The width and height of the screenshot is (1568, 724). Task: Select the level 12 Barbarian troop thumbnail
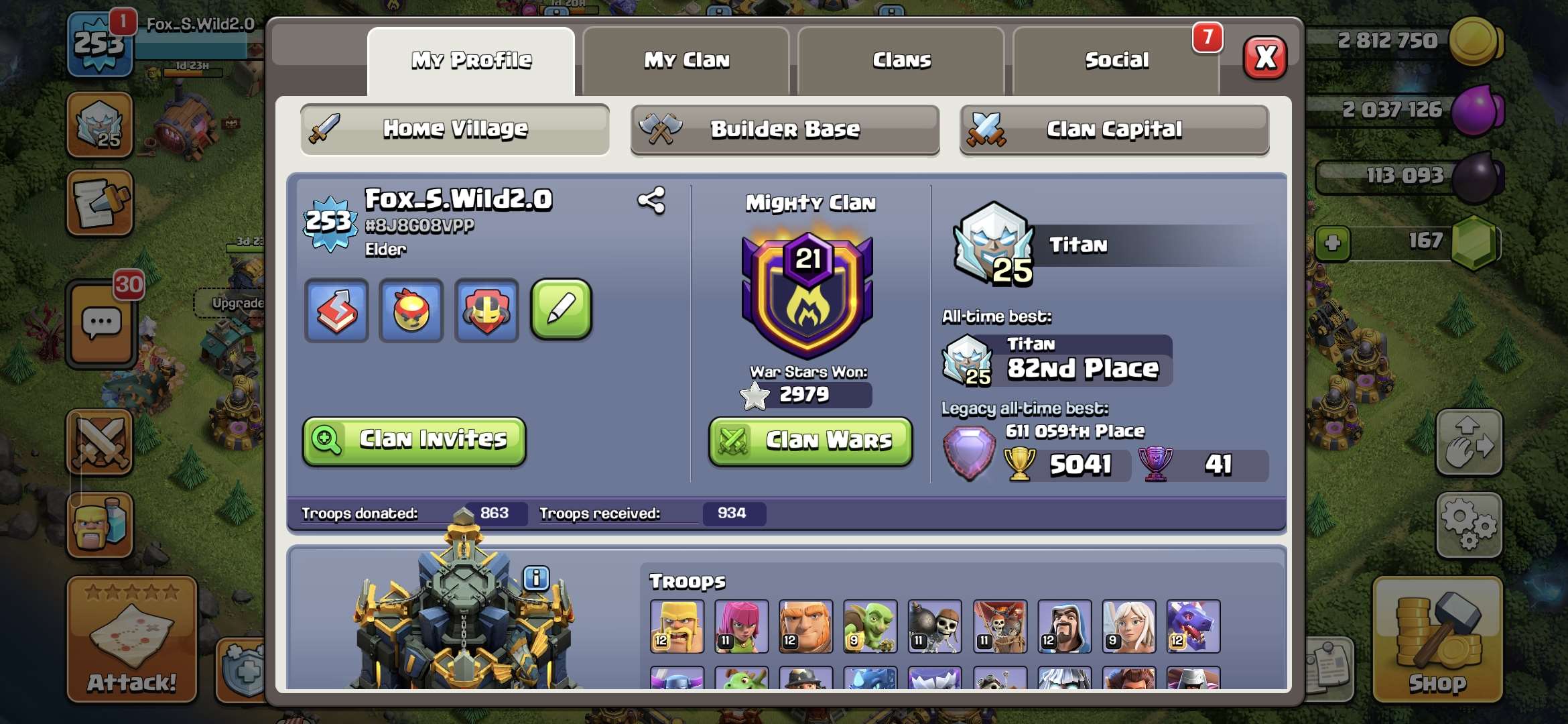point(677,626)
